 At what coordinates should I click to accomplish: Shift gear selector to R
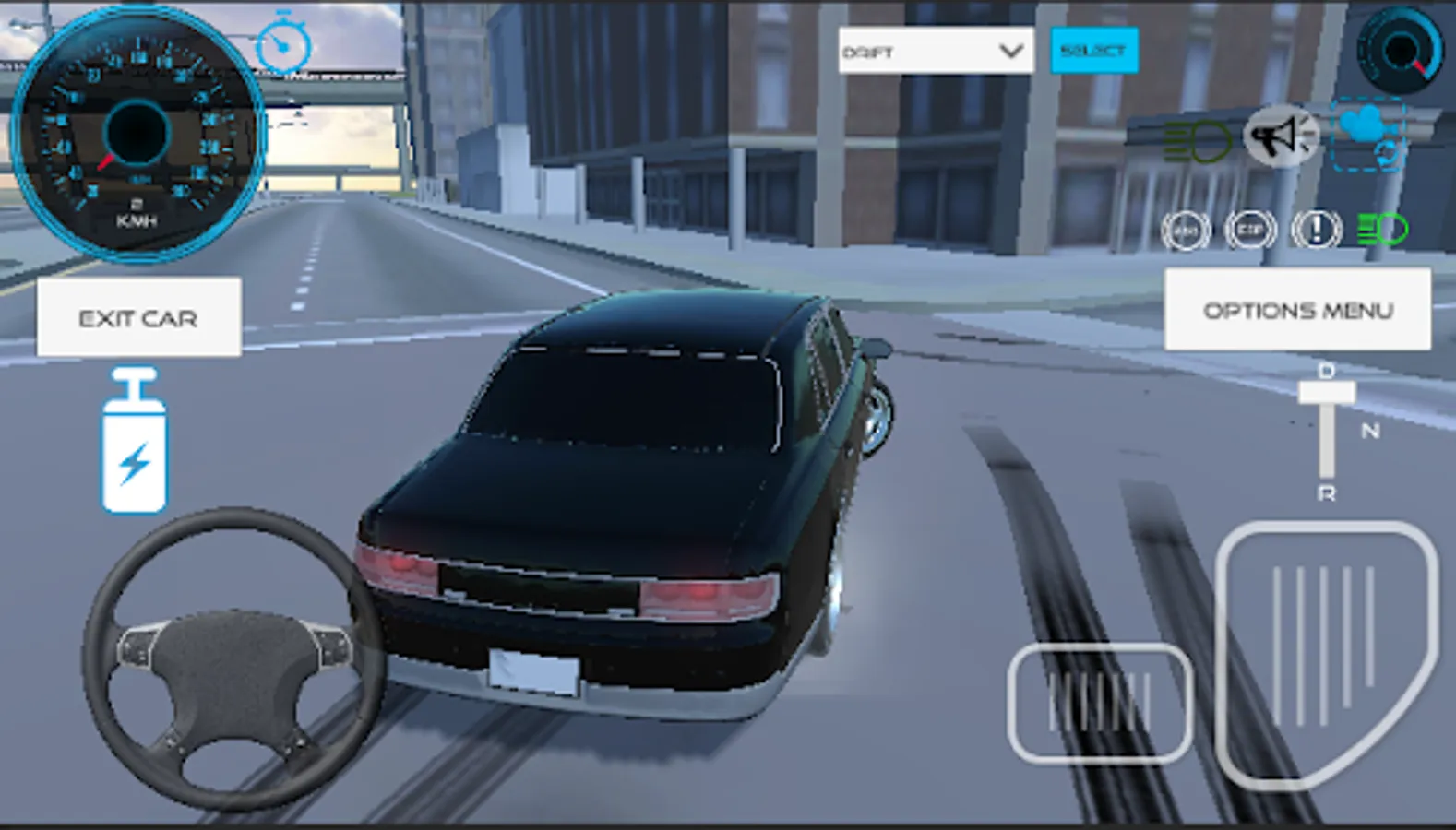[1326, 493]
